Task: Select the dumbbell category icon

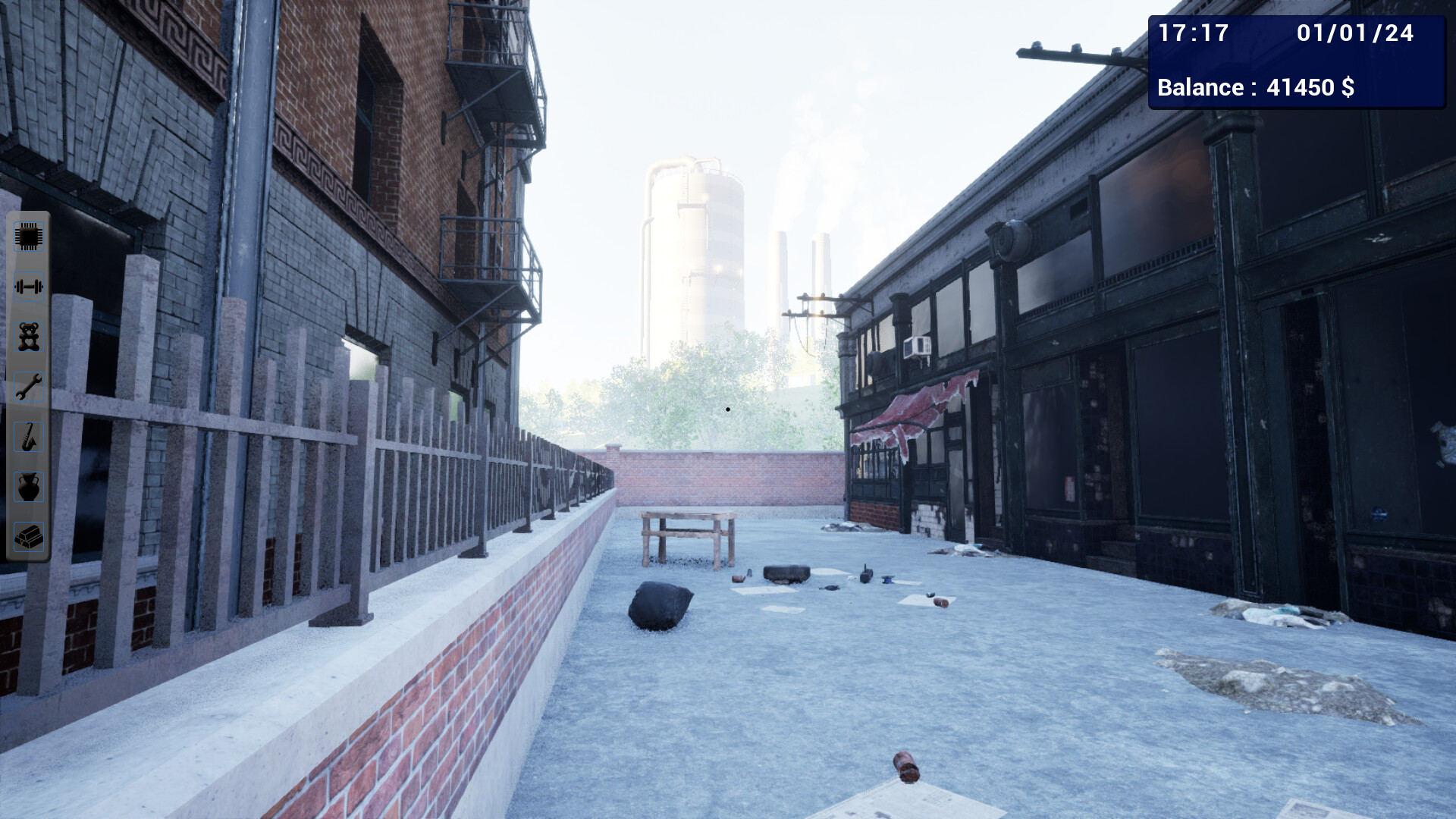Action: (x=28, y=288)
